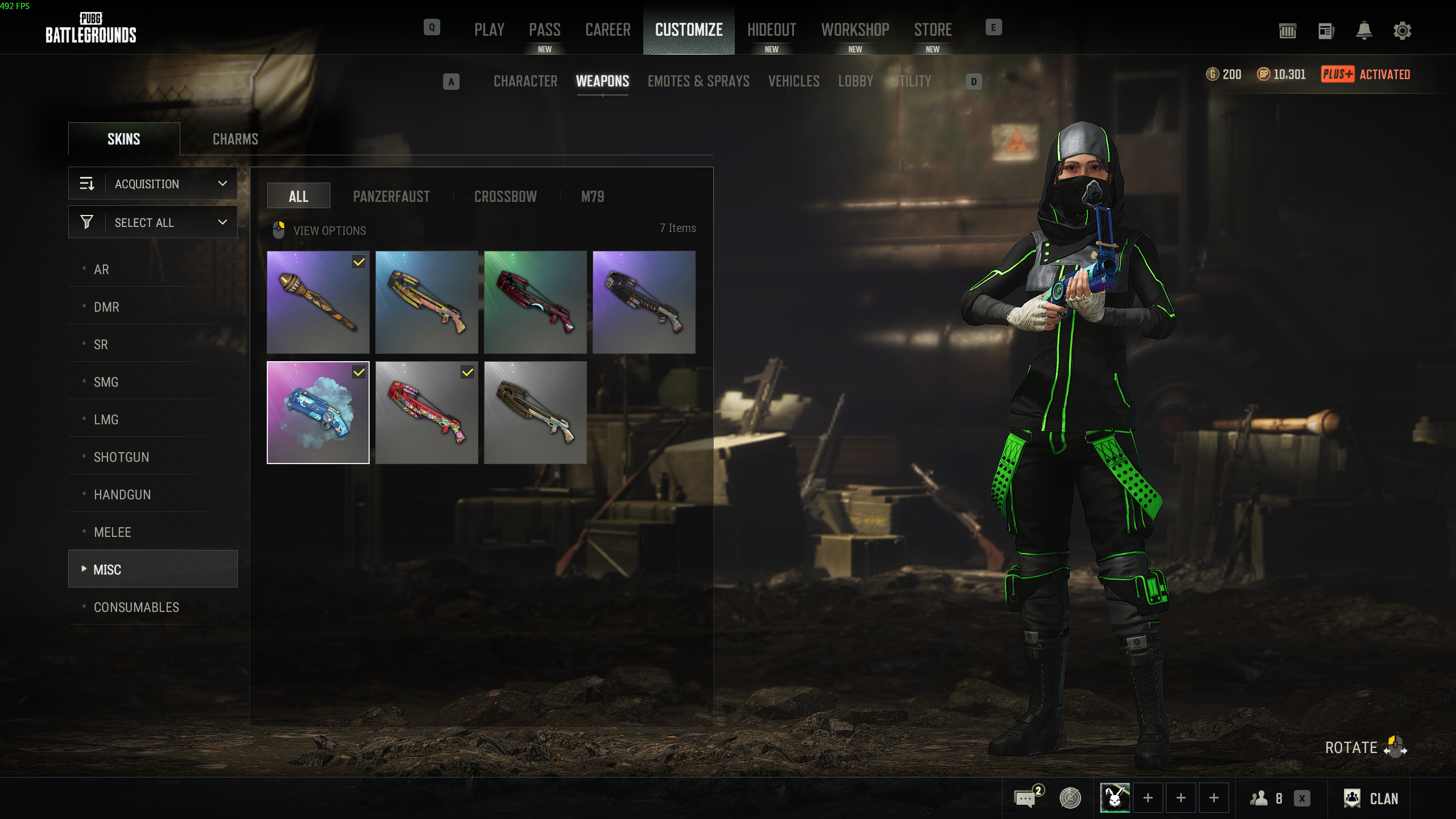
Task: Open the SELECT ALL filter dropdown
Action: point(153,222)
